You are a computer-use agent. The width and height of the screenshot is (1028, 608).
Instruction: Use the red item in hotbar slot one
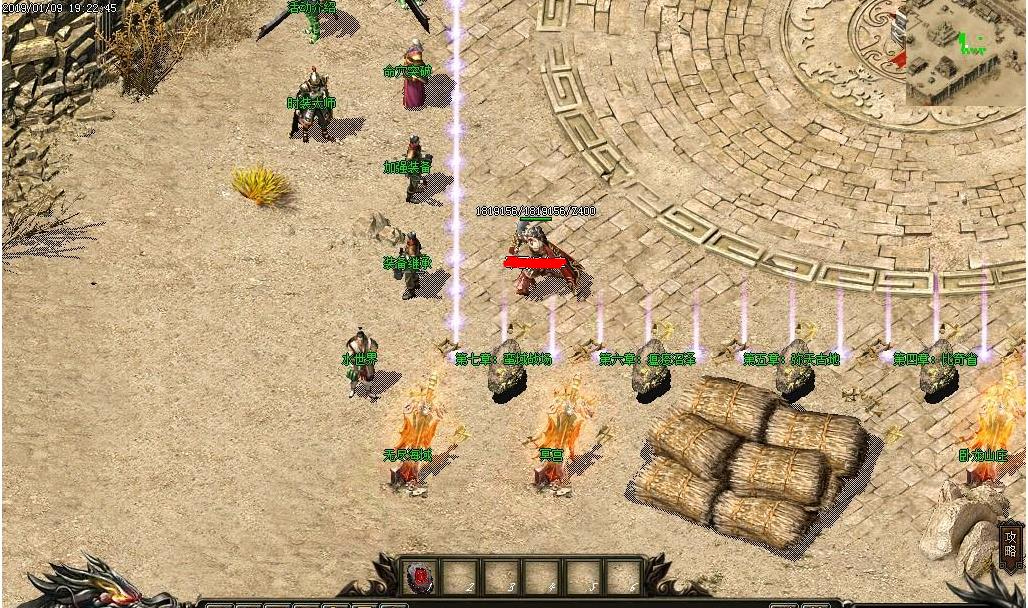(420, 577)
